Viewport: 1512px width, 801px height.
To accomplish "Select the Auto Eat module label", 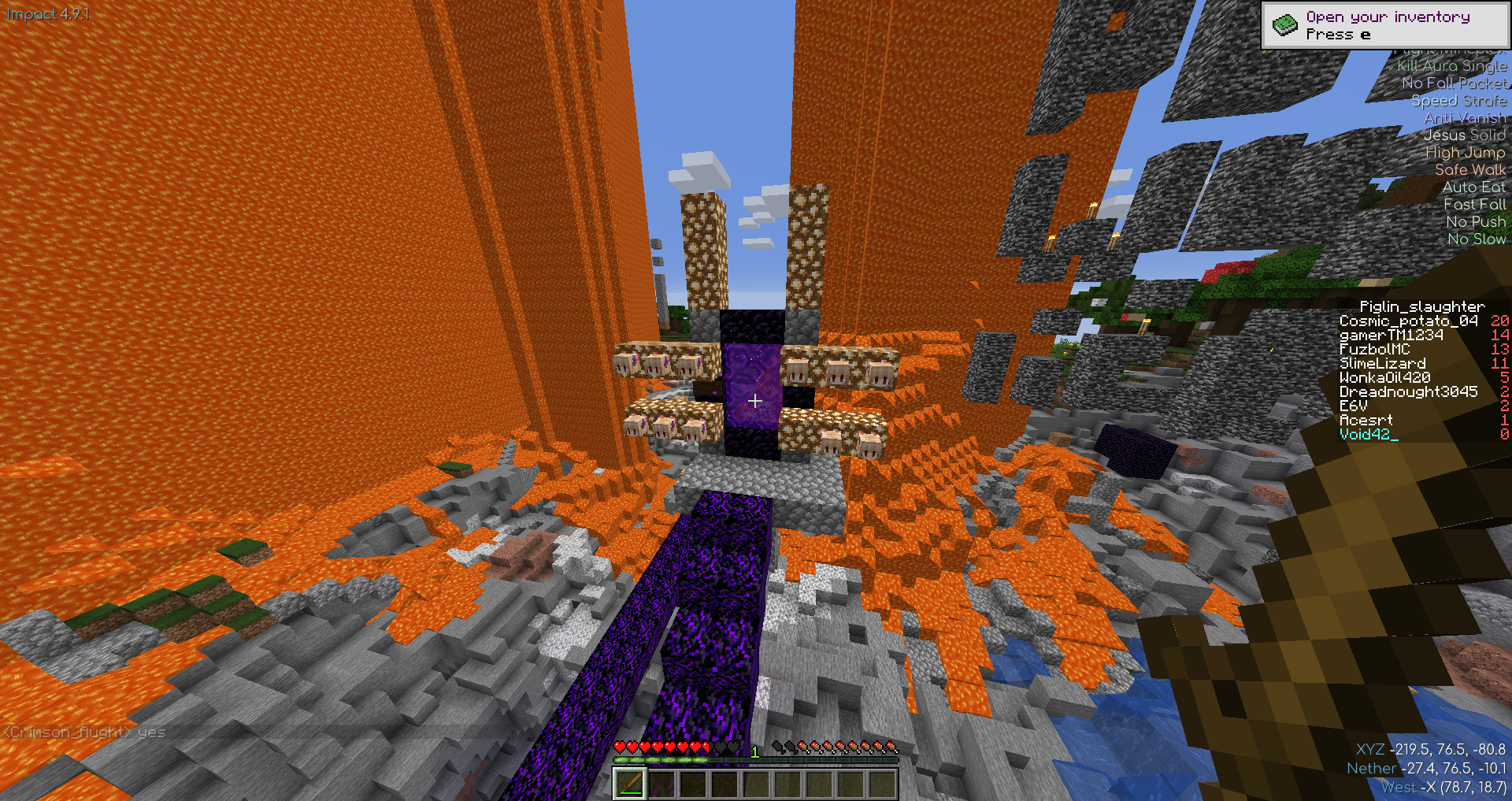I will [x=1473, y=187].
